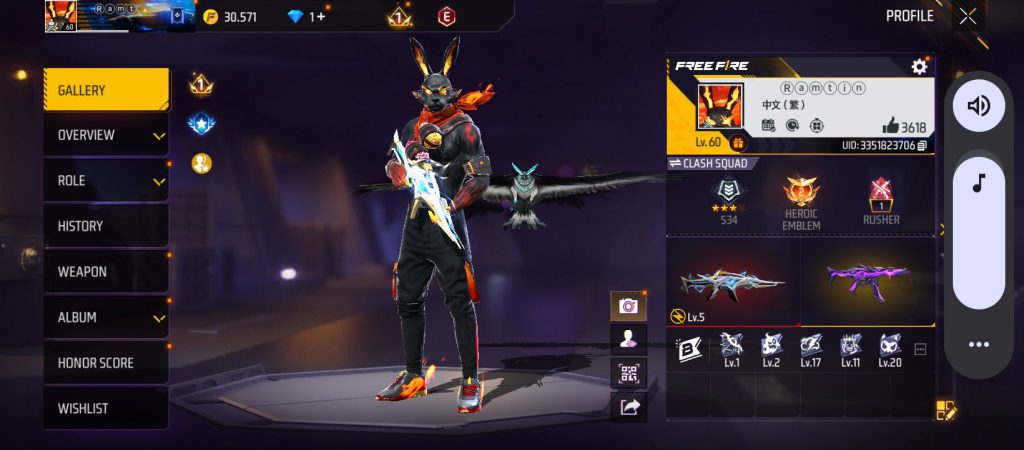1024x450 pixels.
Task: Open profile settings gear icon
Action: coord(919,66)
